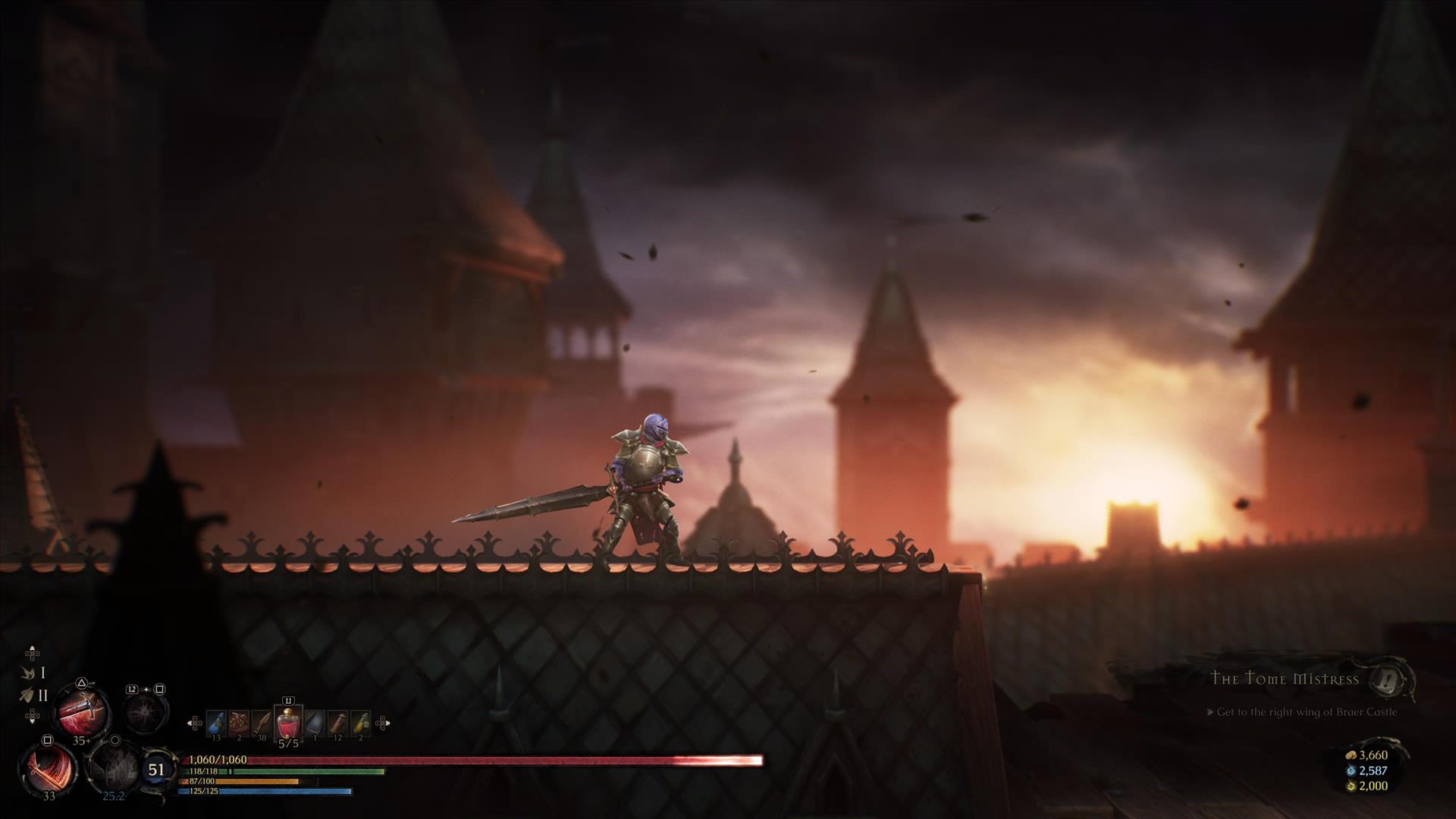
Task: Click the dark skill on 25.2 cooldown
Action: (x=114, y=767)
